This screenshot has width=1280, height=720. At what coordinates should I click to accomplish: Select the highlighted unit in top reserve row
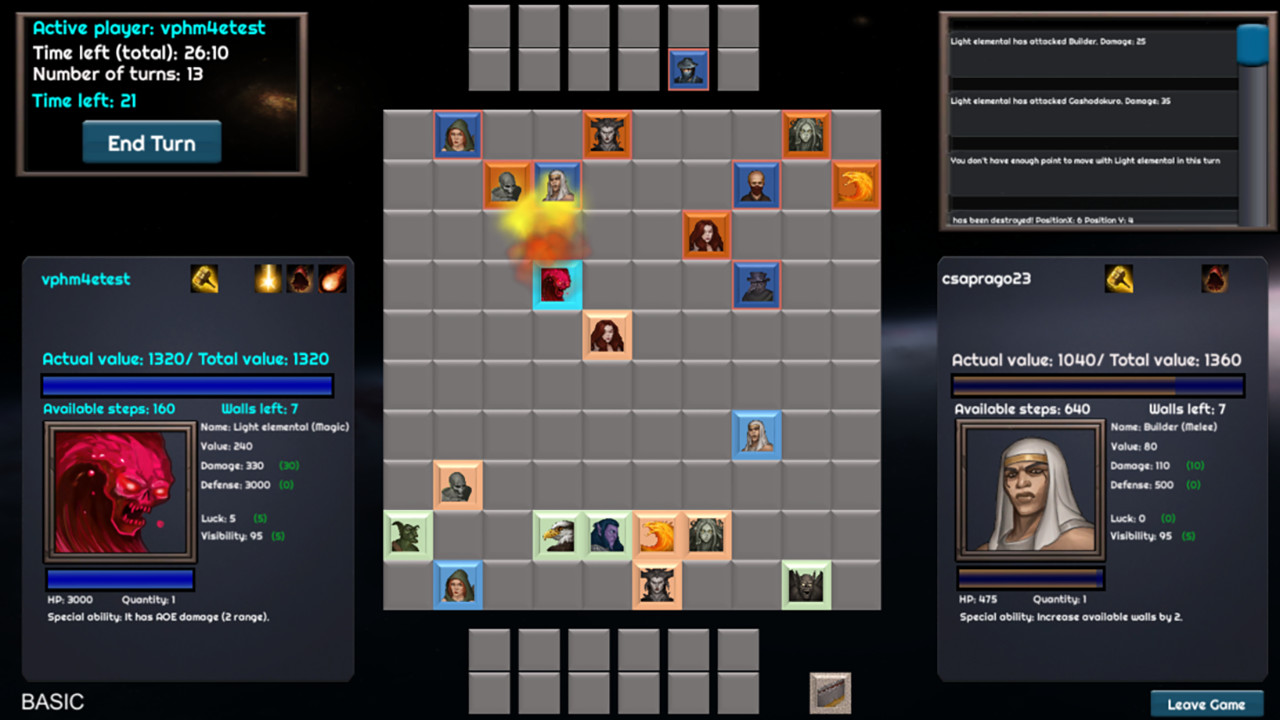(688, 68)
